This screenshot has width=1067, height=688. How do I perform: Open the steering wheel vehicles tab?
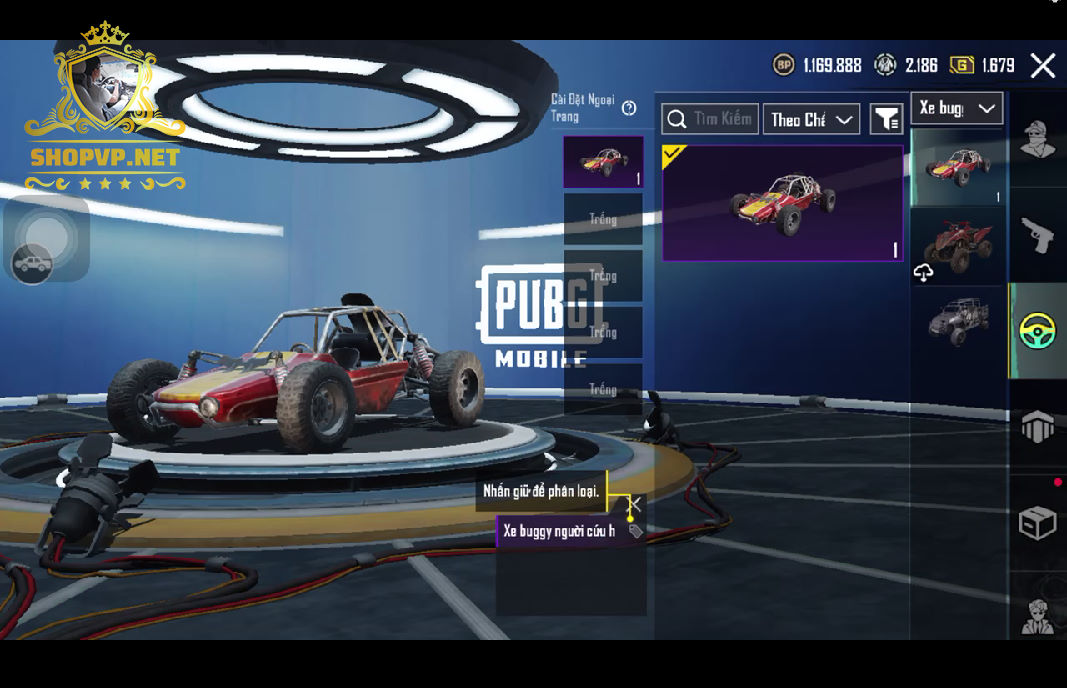tap(1037, 331)
